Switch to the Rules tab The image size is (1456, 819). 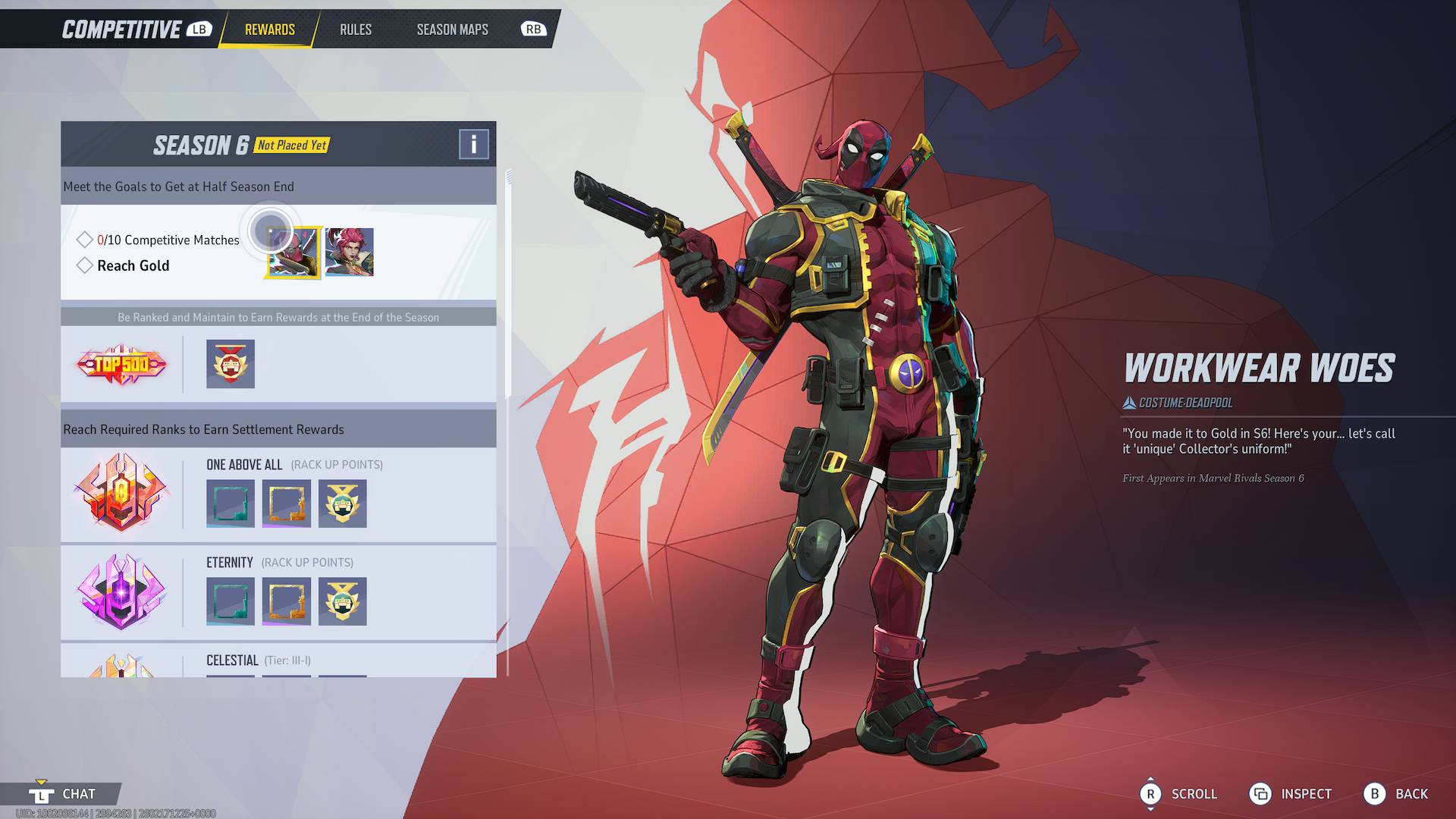tap(355, 30)
